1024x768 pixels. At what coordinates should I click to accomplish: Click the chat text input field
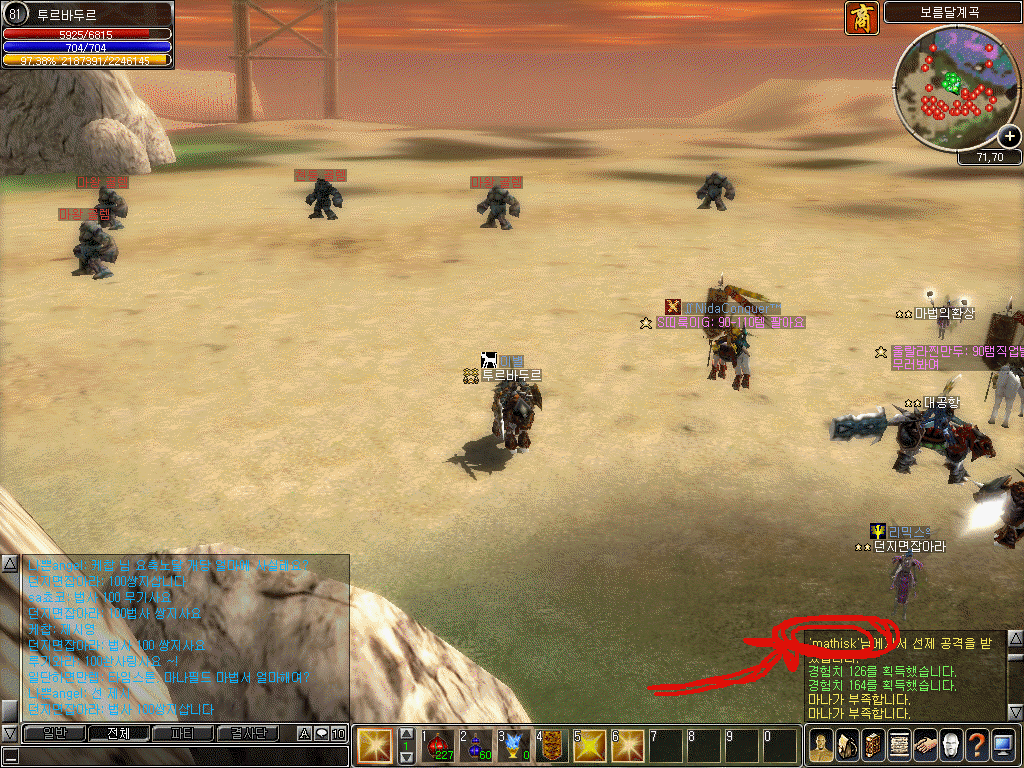pyautogui.click(x=175, y=756)
